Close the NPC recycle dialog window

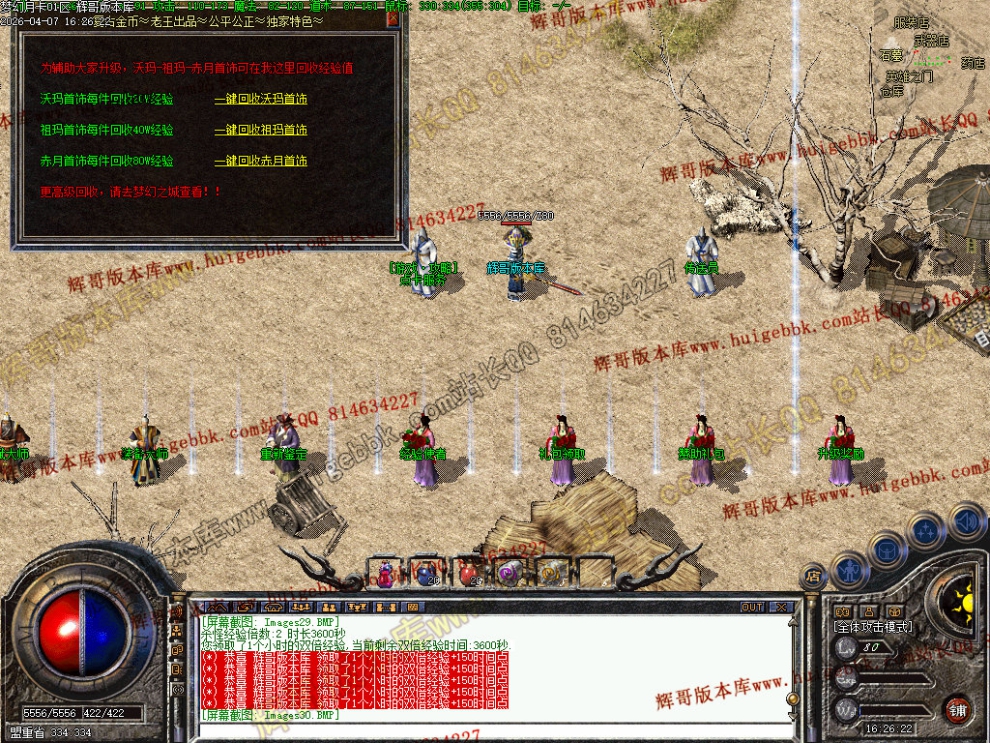tap(392, 18)
